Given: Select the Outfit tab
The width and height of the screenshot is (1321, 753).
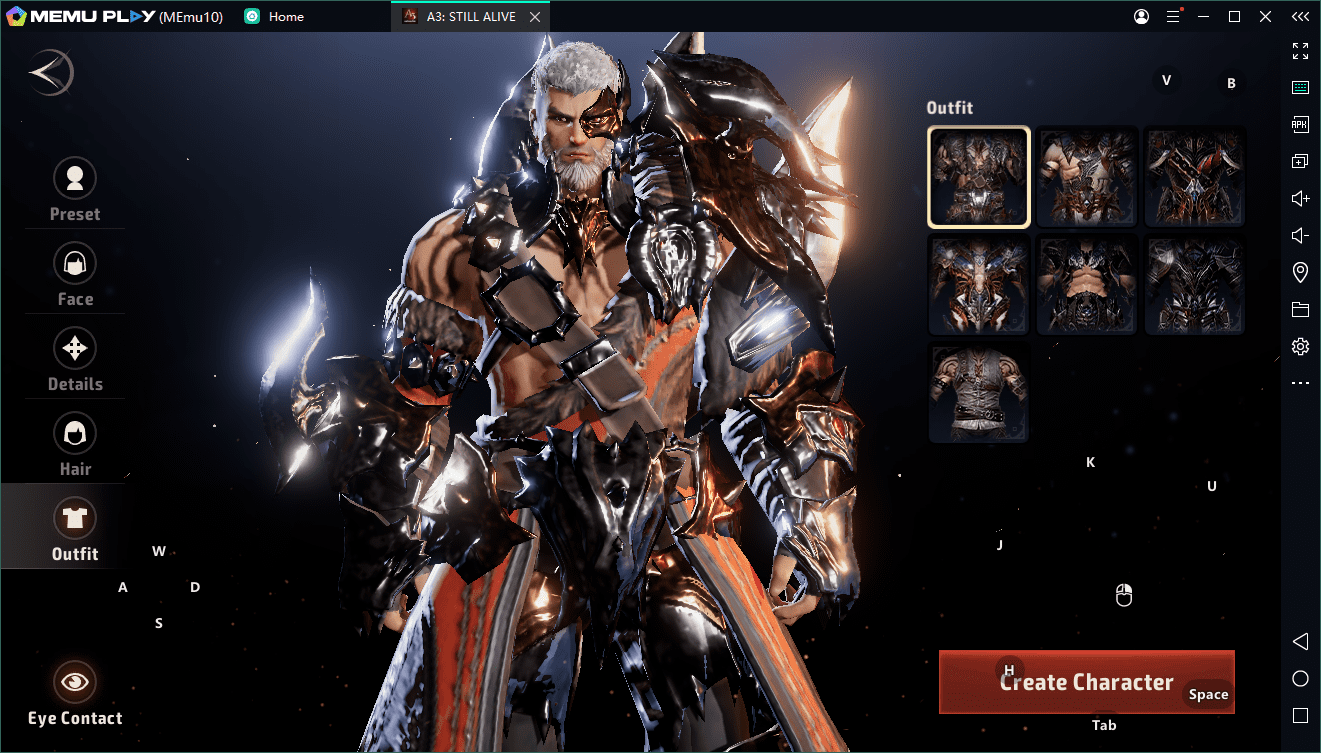Looking at the screenshot, I should coord(75,529).
